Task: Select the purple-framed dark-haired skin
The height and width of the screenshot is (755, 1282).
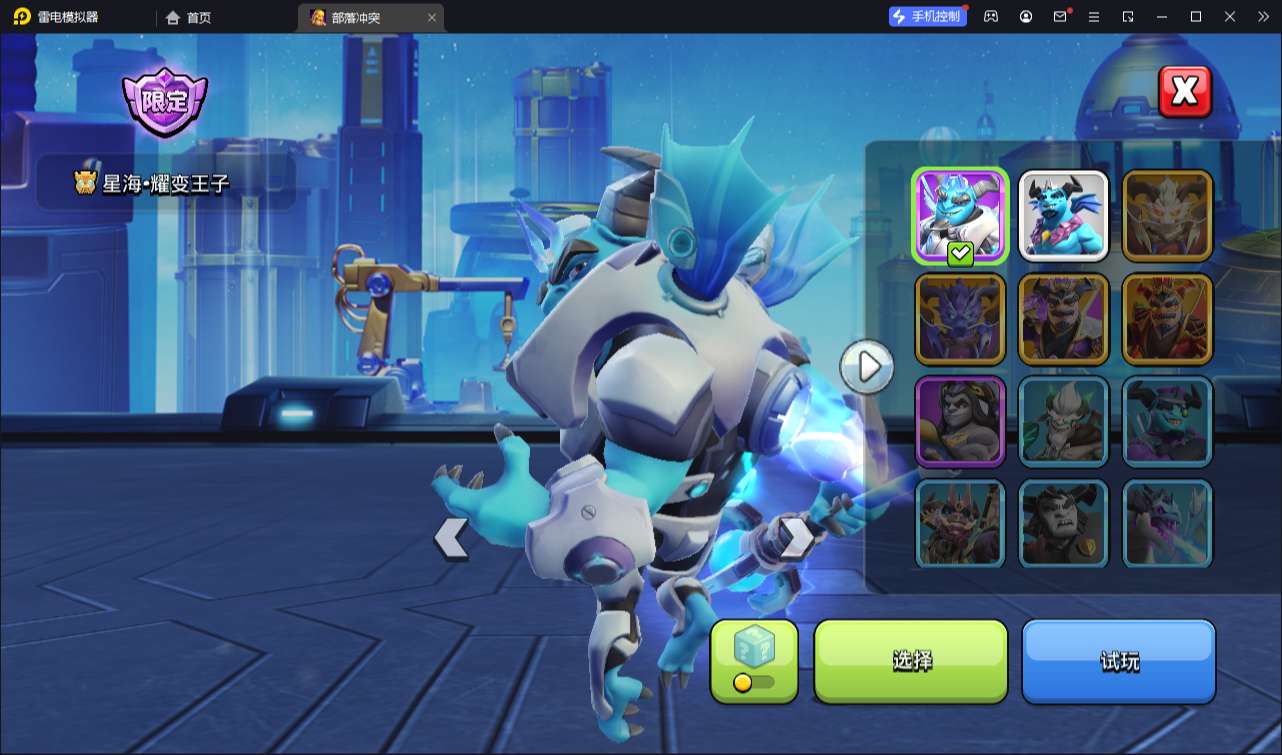Action: pos(960,421)
